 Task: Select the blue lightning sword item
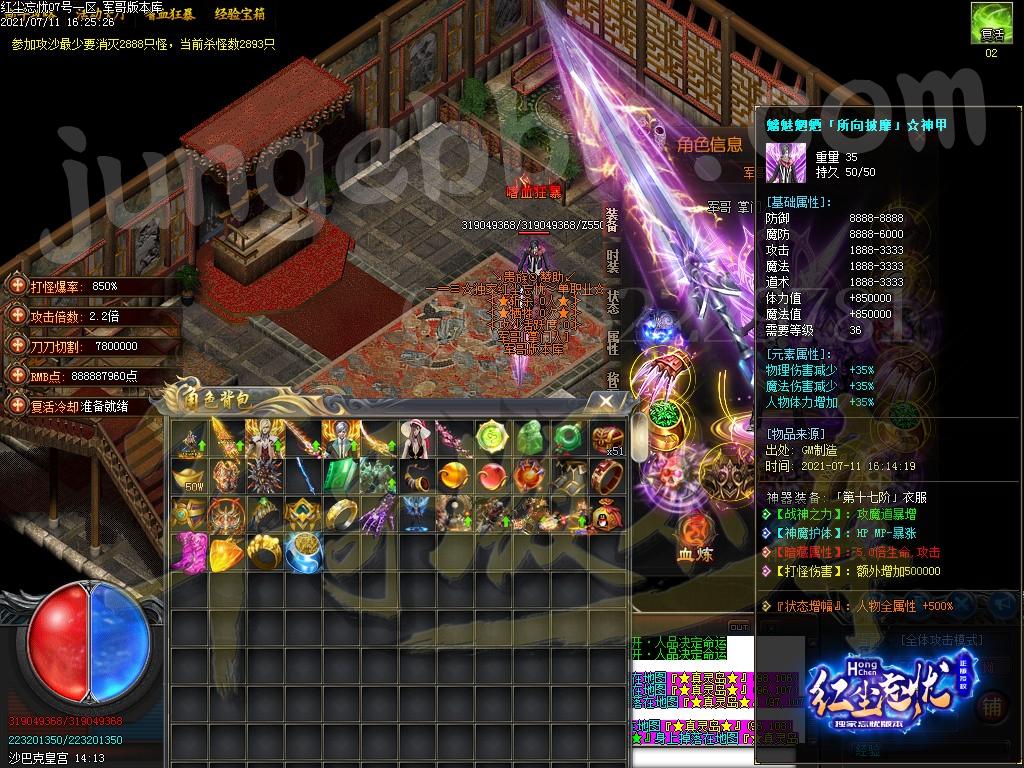(301, 476)
